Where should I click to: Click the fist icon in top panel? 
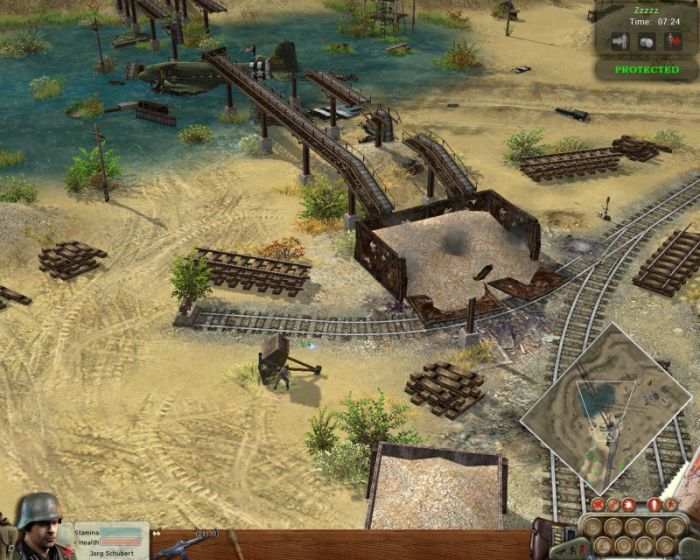coord(645,42)
